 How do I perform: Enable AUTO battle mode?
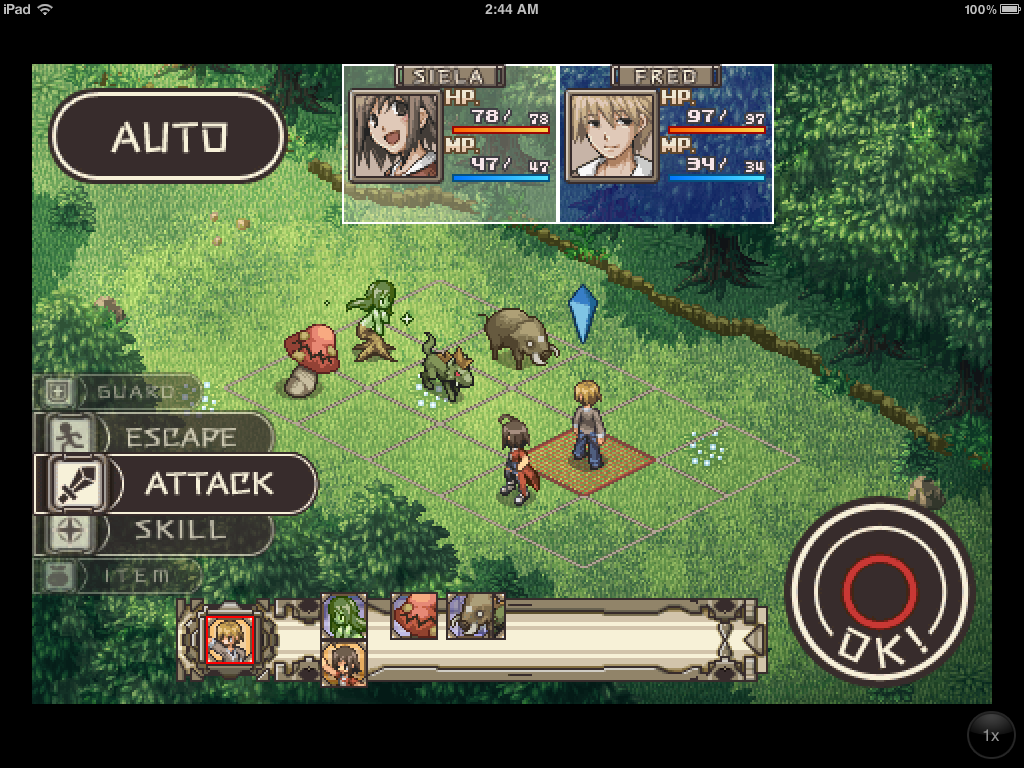coord(168,137)
